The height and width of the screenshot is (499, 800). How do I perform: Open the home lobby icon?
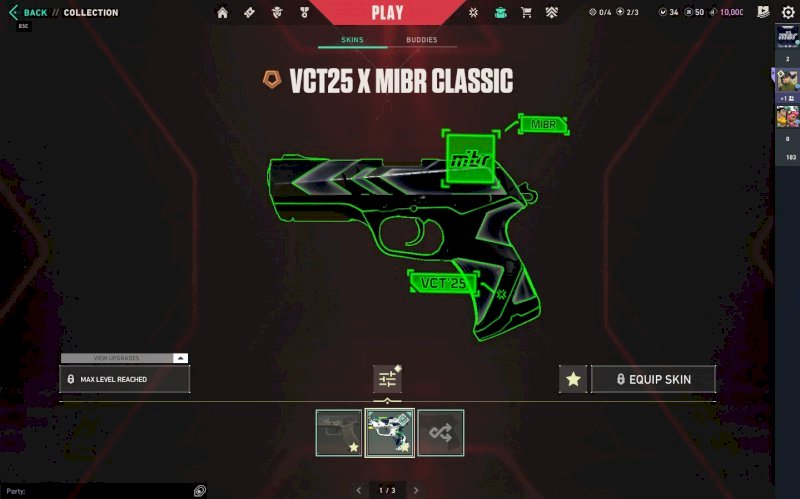point(222,13)
